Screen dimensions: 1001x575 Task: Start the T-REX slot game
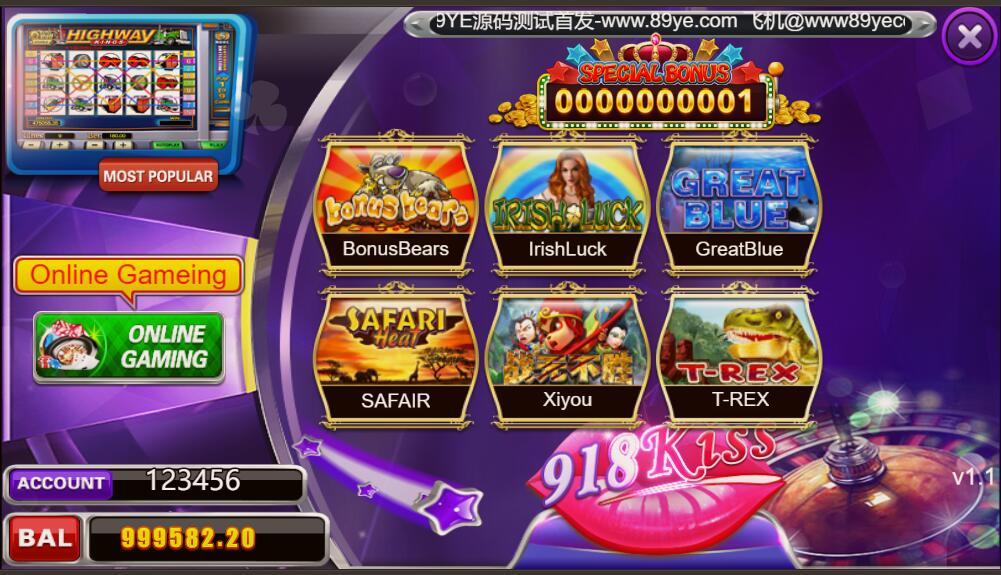(740, 355)
